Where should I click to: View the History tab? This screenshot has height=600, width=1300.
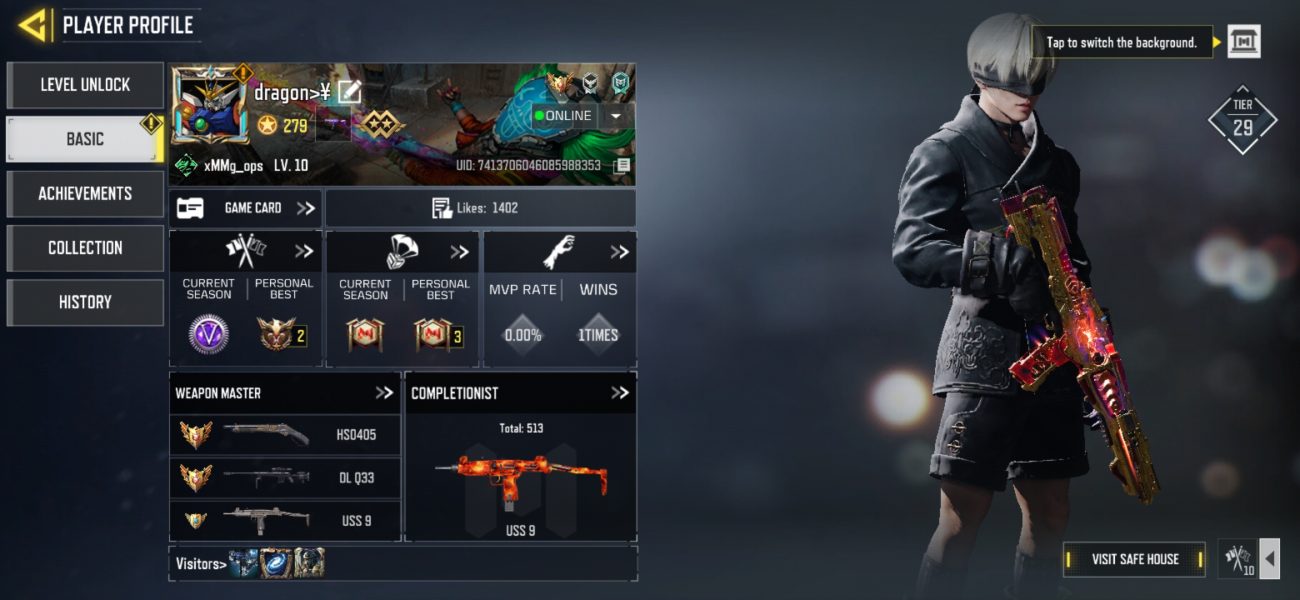[x=85, y=302]
